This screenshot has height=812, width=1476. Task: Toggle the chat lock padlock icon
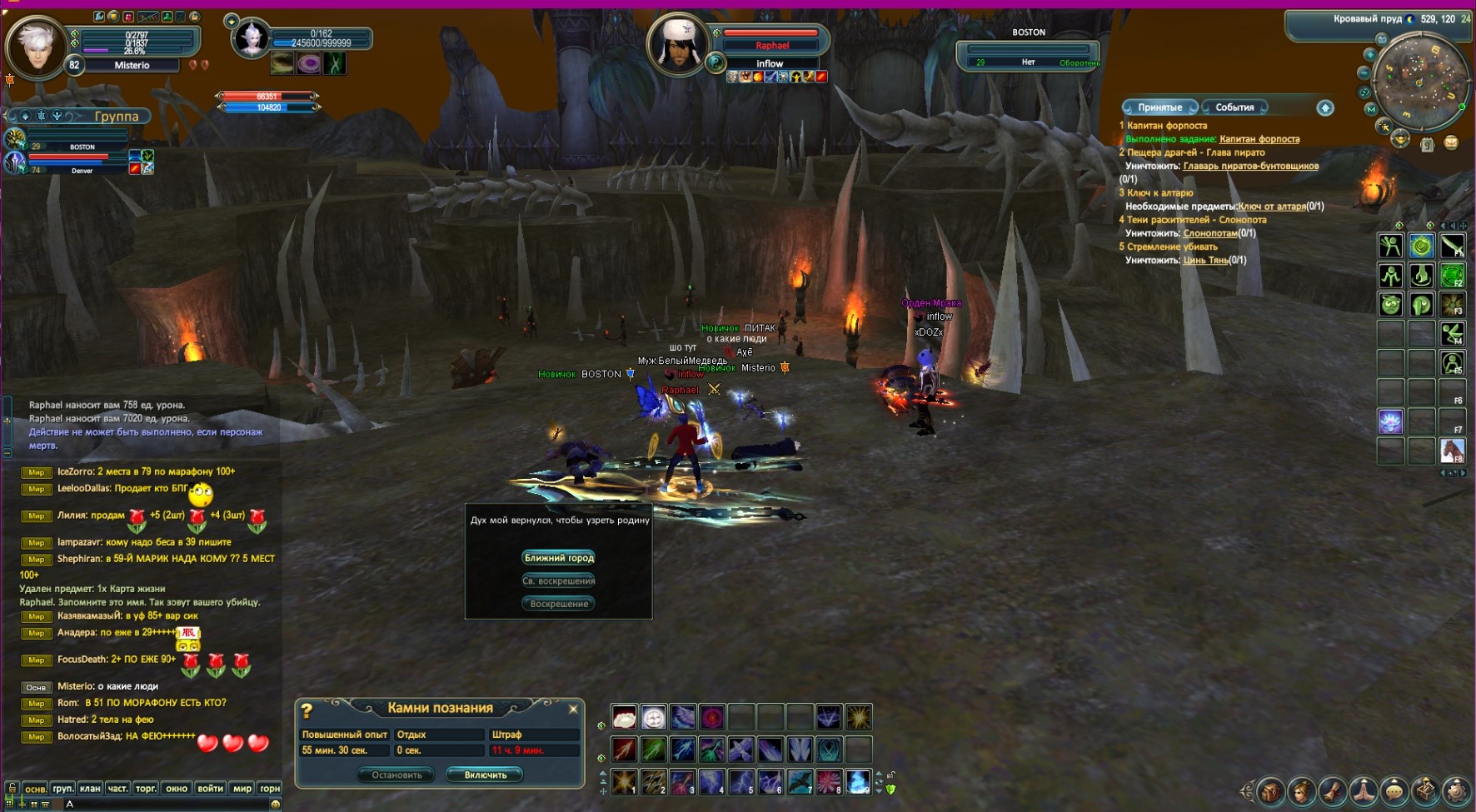coord(12,788)
